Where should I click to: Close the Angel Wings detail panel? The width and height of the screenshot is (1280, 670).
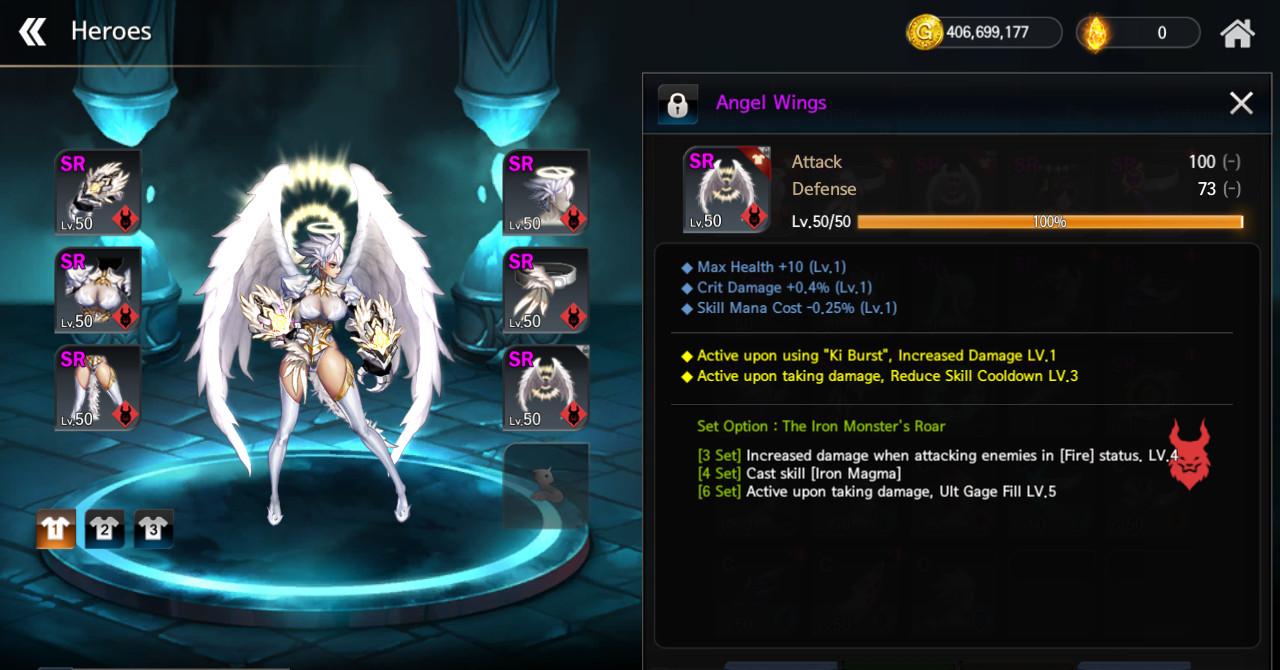1241,103
